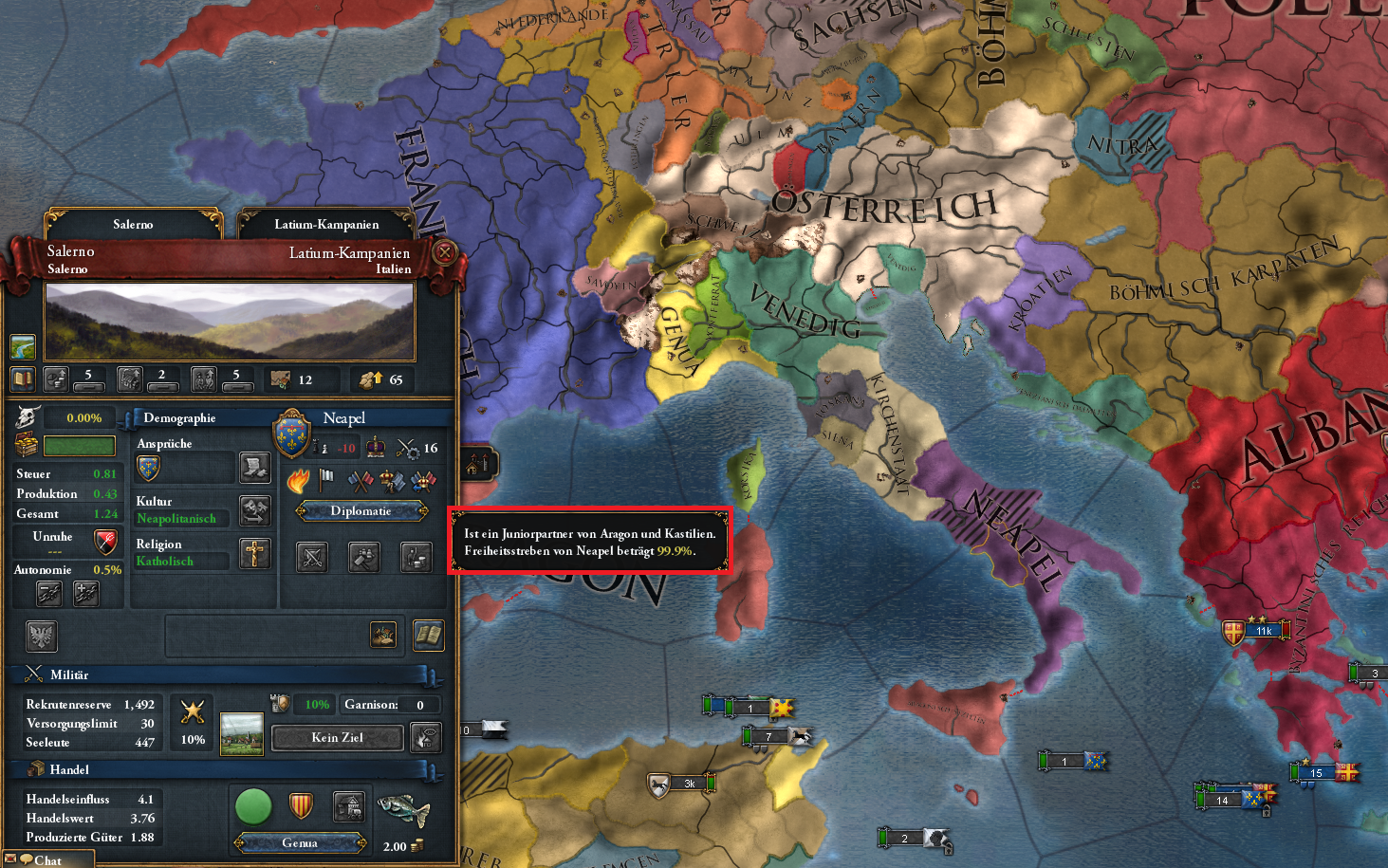Open the province history book icon

click(x=428, y=636)
